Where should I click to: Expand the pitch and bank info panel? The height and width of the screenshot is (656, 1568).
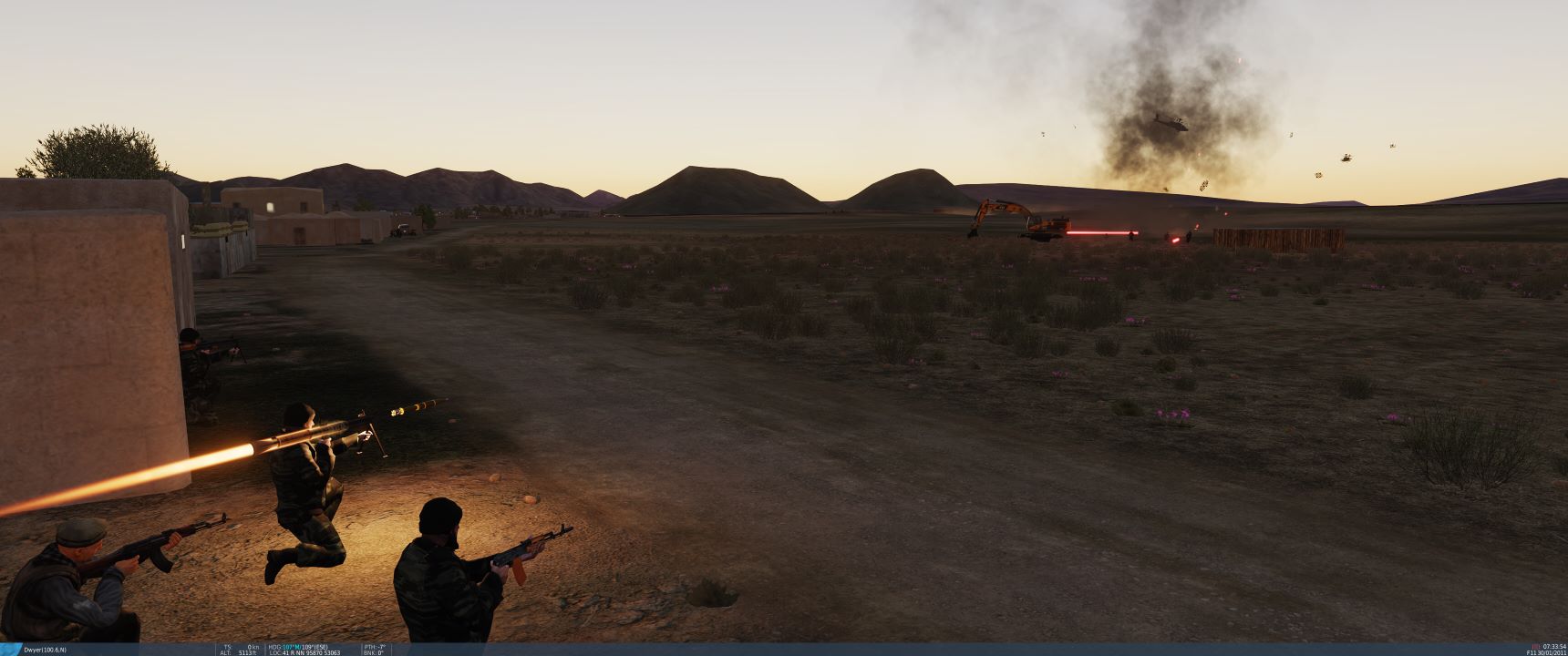click(374, 648)
